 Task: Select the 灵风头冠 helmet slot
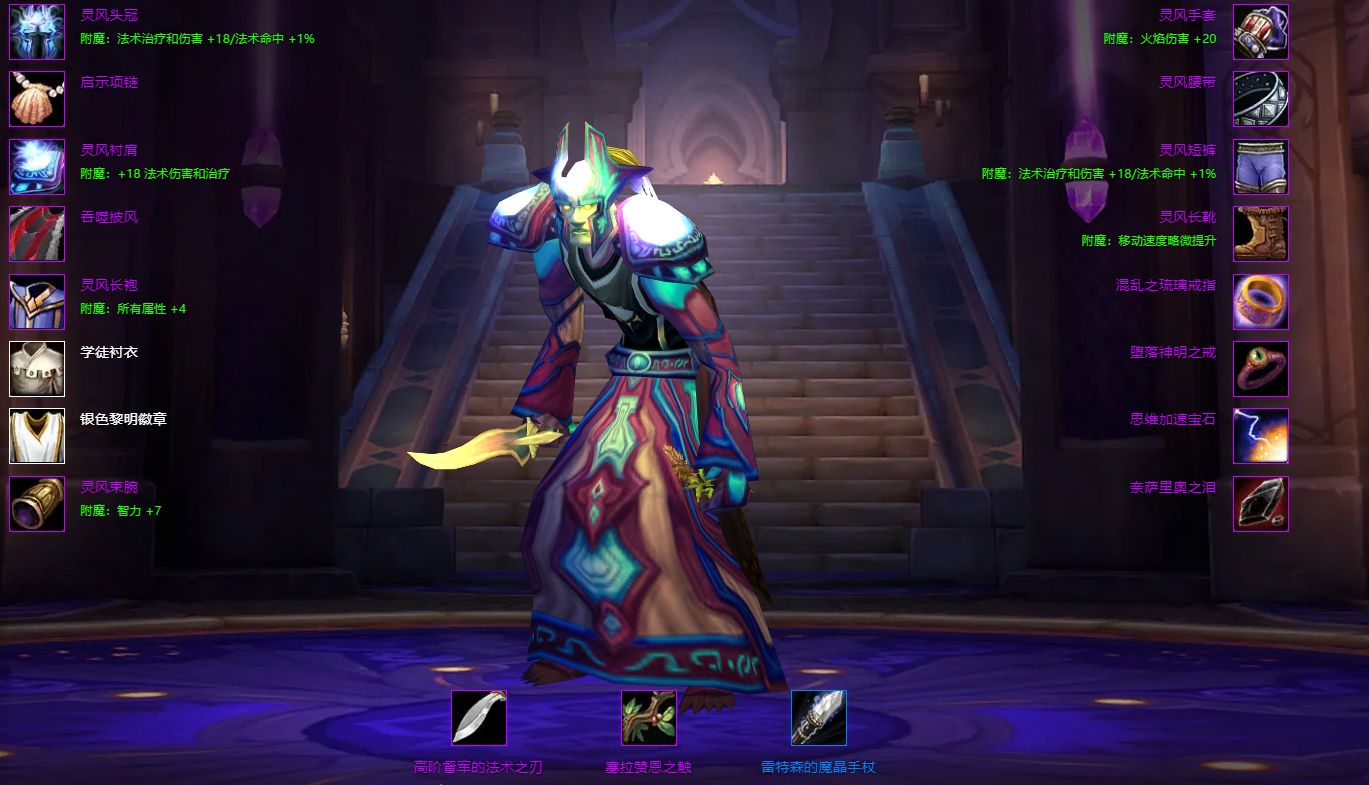pos(37,32)
